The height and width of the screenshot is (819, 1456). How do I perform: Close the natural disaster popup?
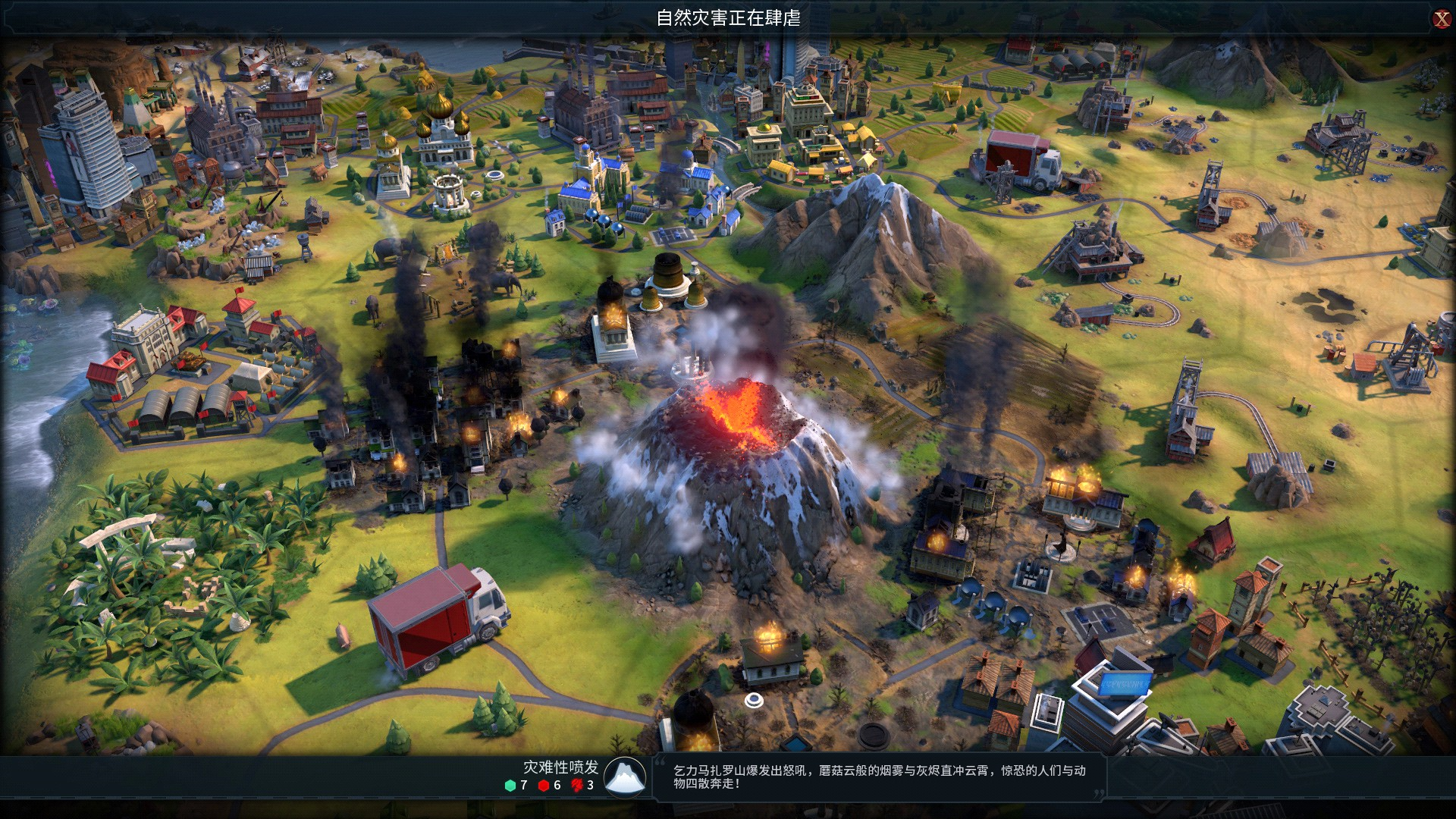click(x=1442, y=19)
